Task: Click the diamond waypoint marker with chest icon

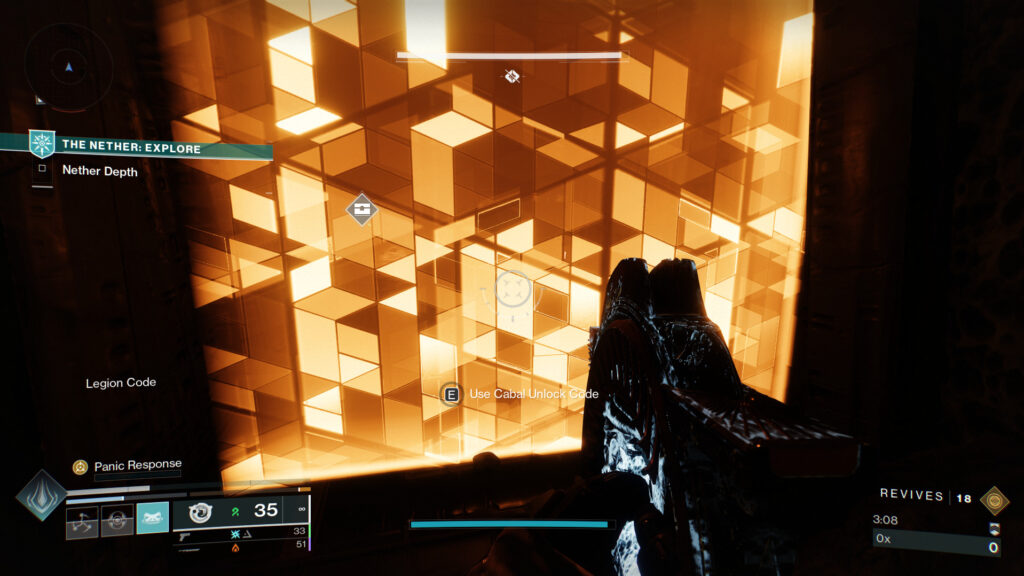Action: (x=362, y=209)
